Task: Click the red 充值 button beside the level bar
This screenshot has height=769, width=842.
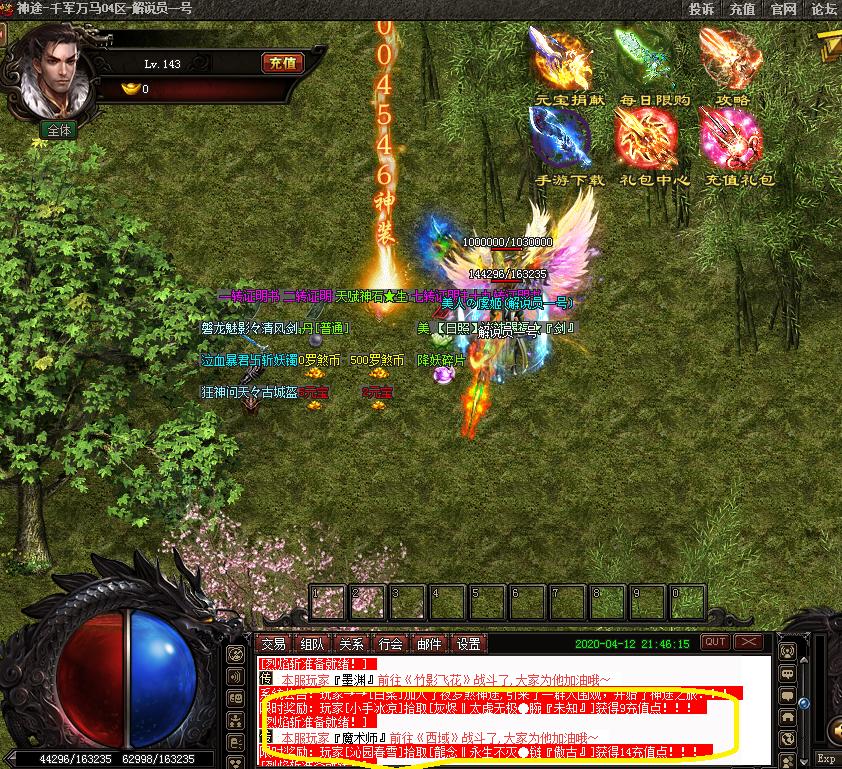Action: 282,63
